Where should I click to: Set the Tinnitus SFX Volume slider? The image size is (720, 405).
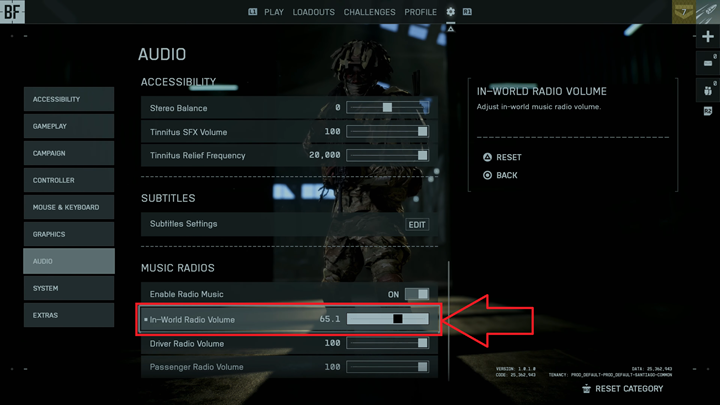[x=388, y=131]
